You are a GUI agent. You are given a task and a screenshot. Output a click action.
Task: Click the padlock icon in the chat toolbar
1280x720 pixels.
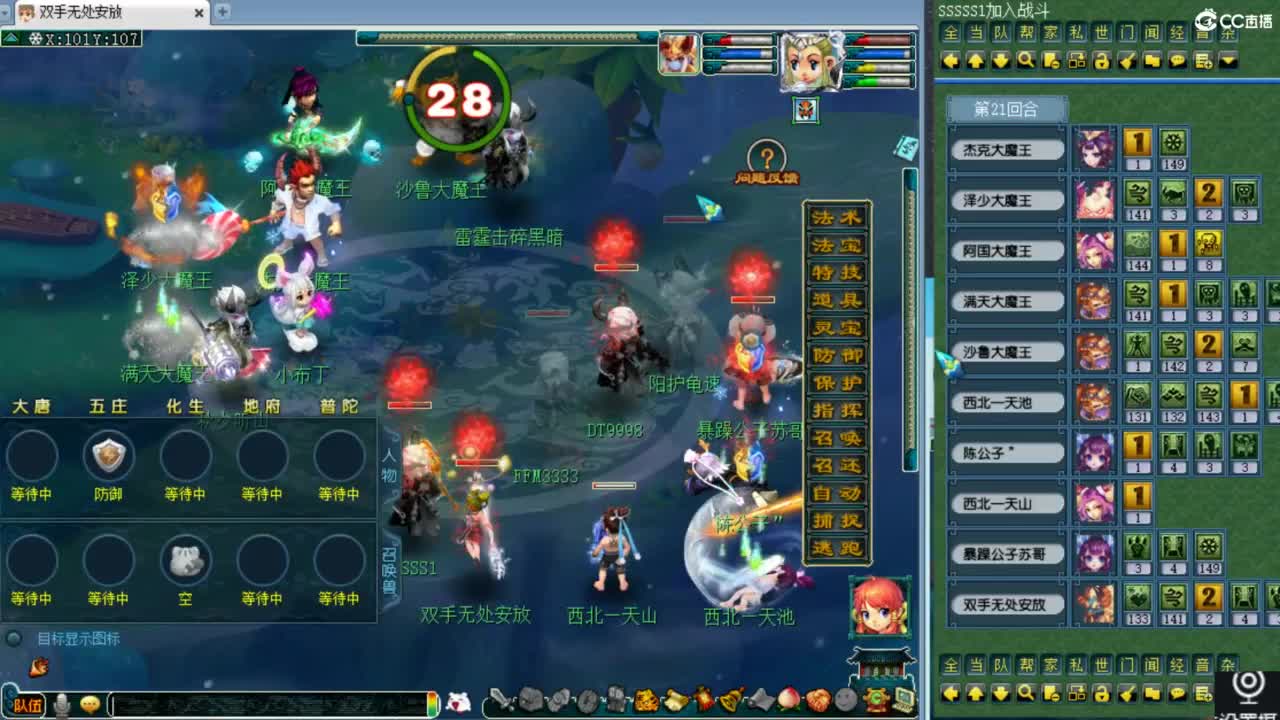(x=1103, y=62)
